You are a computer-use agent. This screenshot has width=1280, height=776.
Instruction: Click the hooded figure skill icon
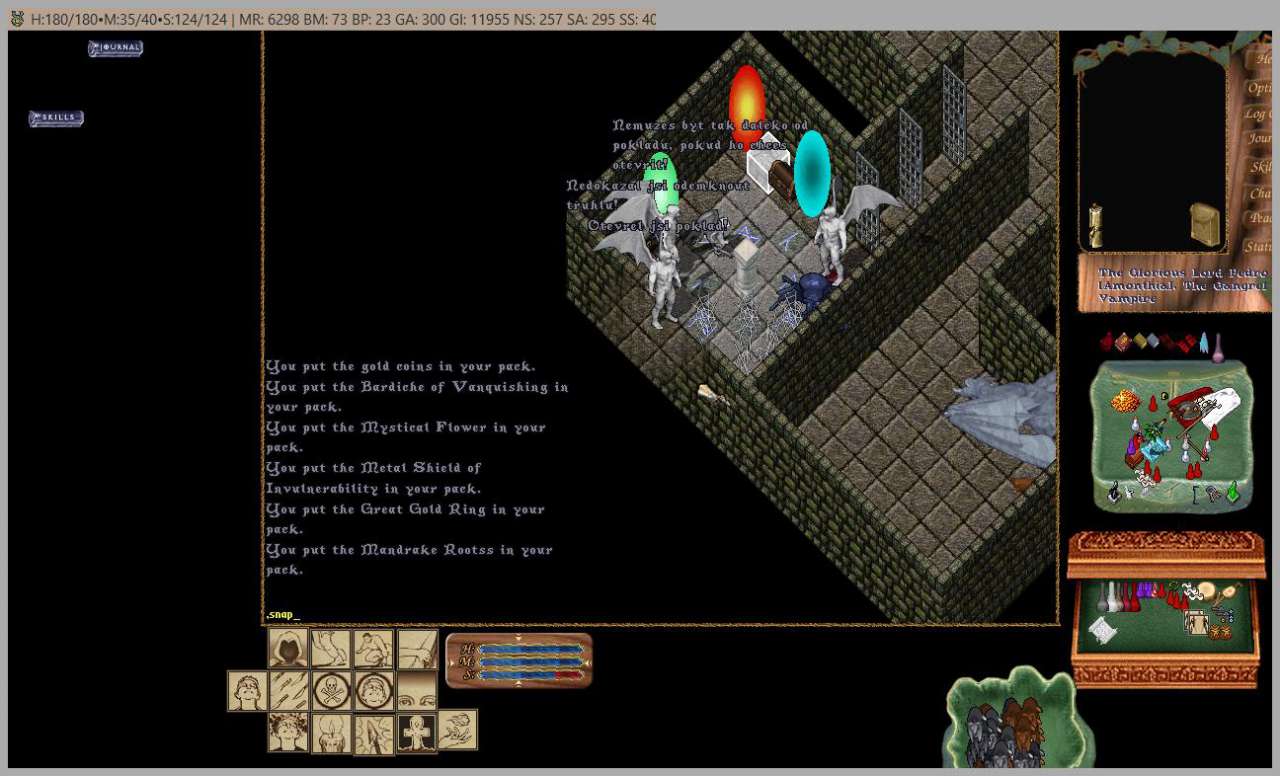click(288, 648)
